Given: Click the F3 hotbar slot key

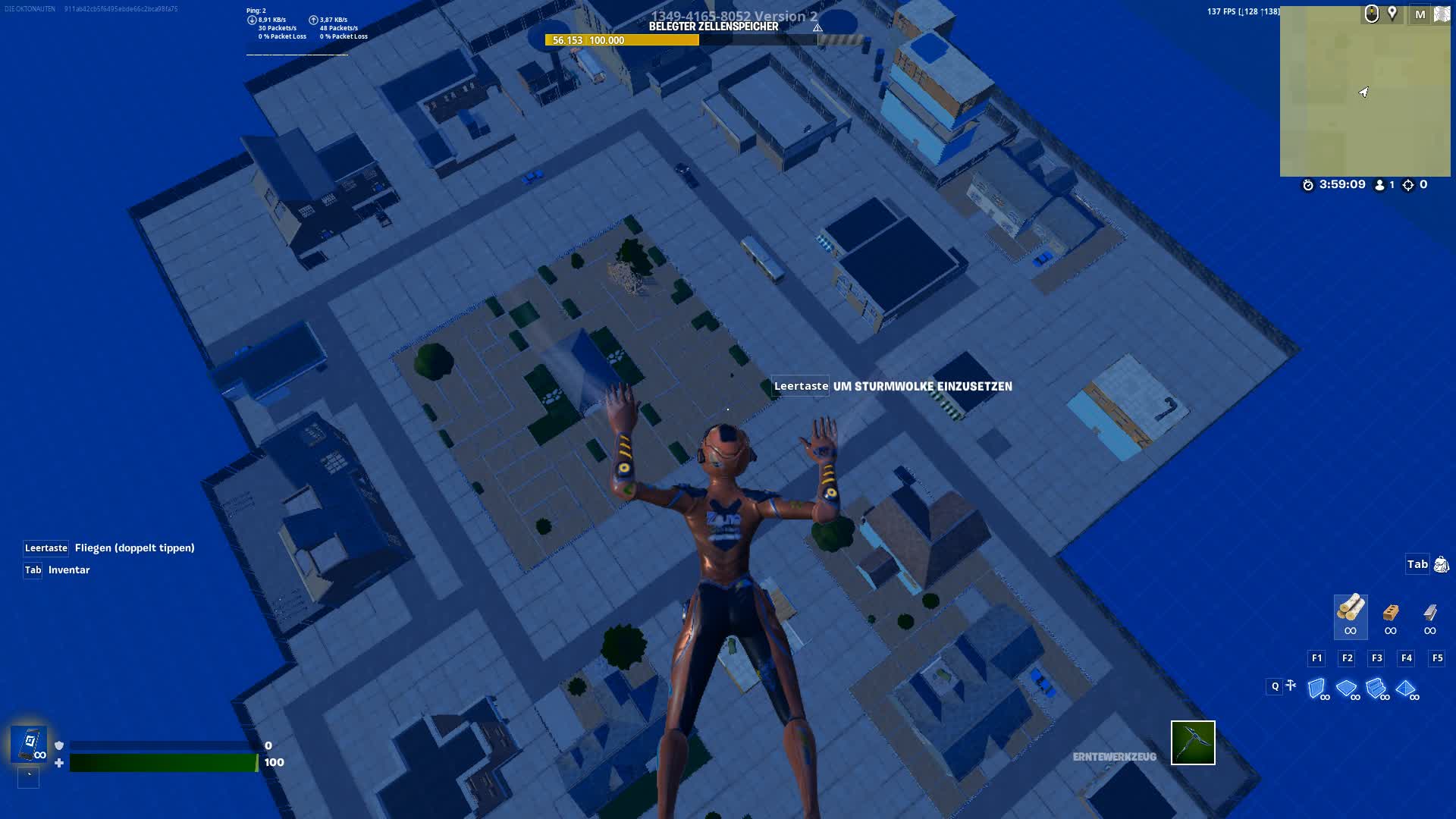Looking at the screenshot, I should point(1376,658).
